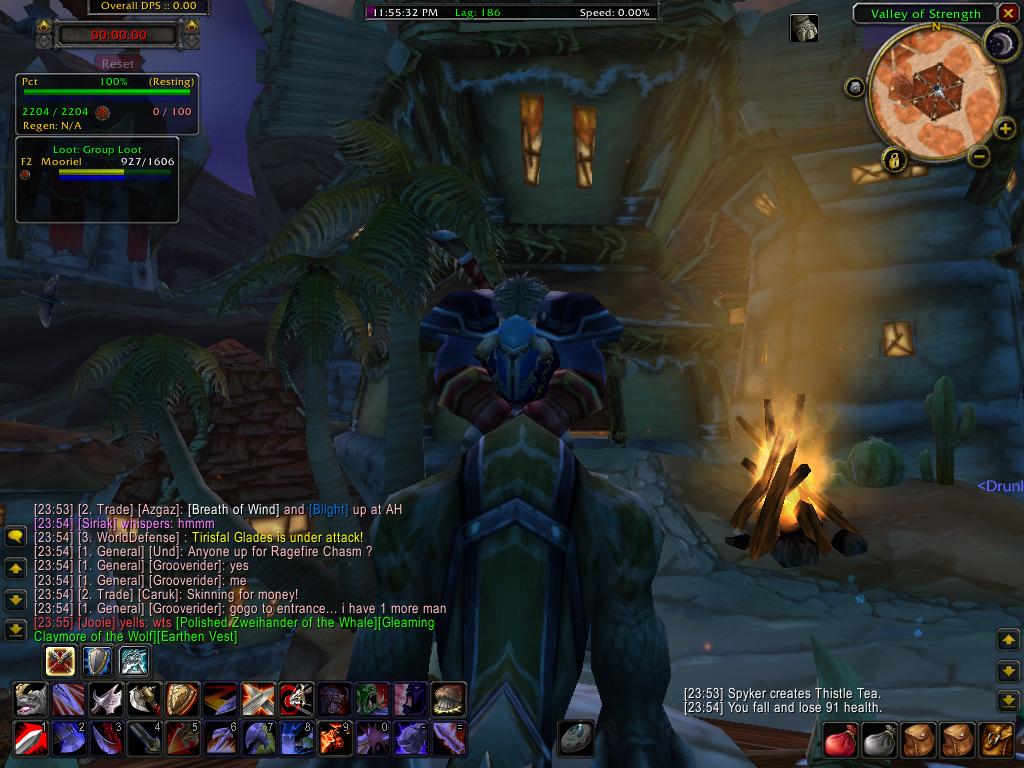Use the flaming fist ability in slot 9

[x=333, y=738]
